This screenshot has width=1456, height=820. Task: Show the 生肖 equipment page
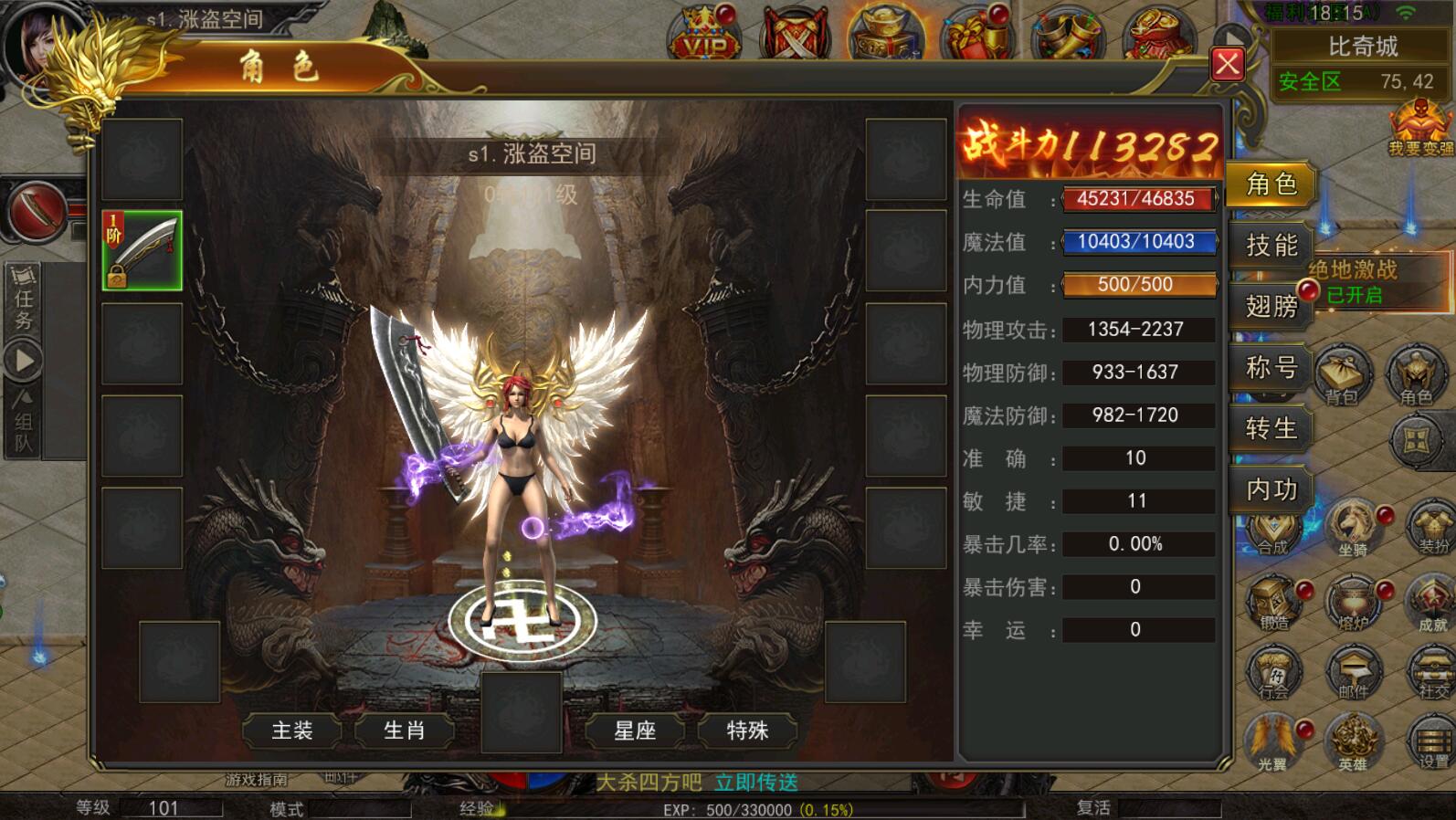click(404, 730)
